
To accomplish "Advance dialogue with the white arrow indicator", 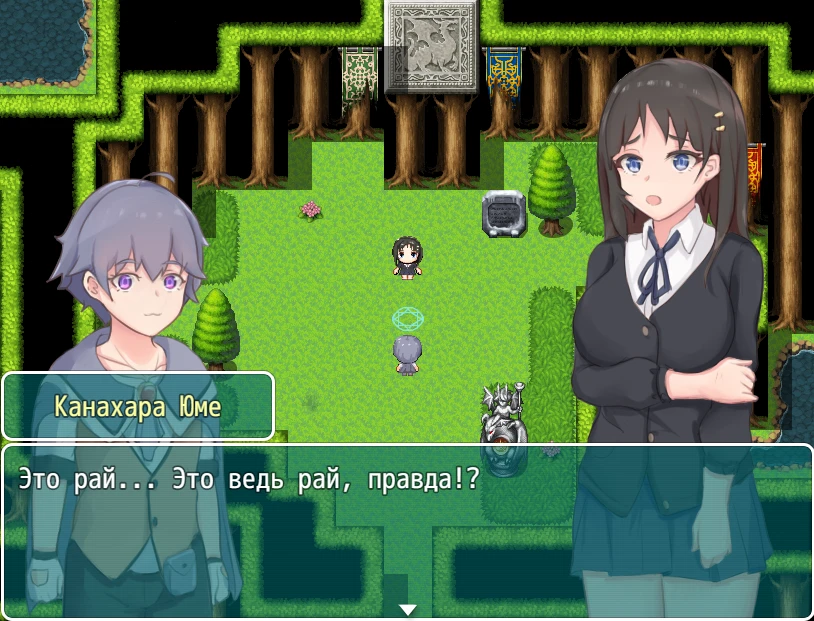I will (x=407, y=609).
